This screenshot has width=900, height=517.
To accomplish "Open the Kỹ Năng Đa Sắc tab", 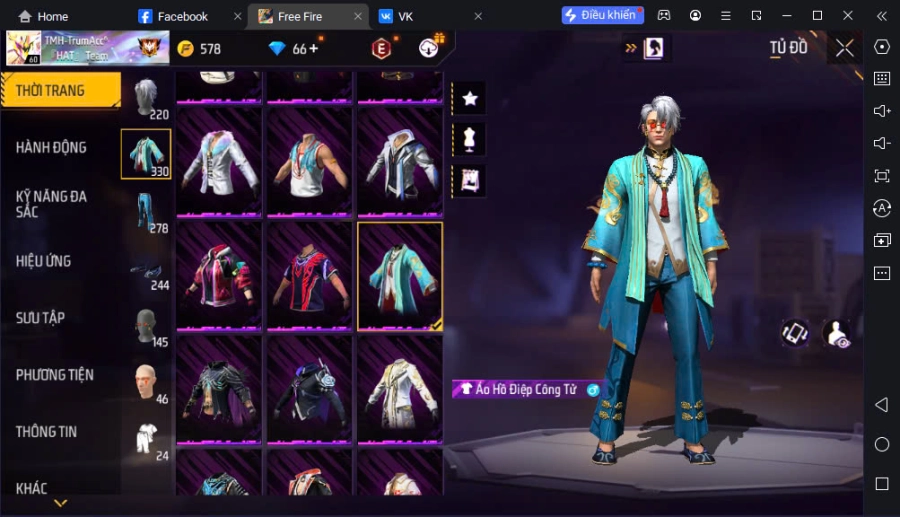I will pyautogui.click(x=52, y=204).
